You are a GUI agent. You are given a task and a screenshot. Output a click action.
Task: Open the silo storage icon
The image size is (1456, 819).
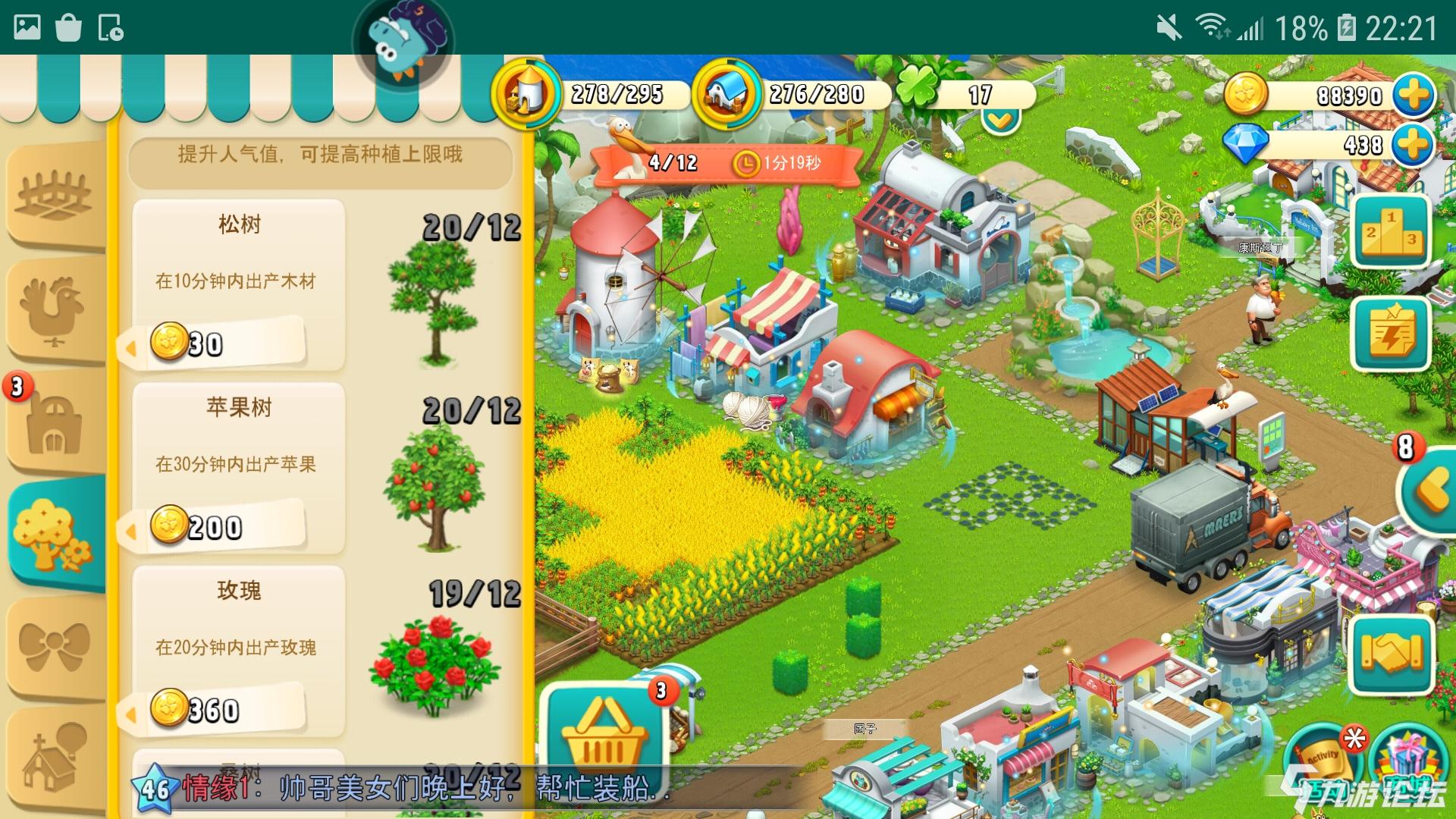[x=526, y=94]
